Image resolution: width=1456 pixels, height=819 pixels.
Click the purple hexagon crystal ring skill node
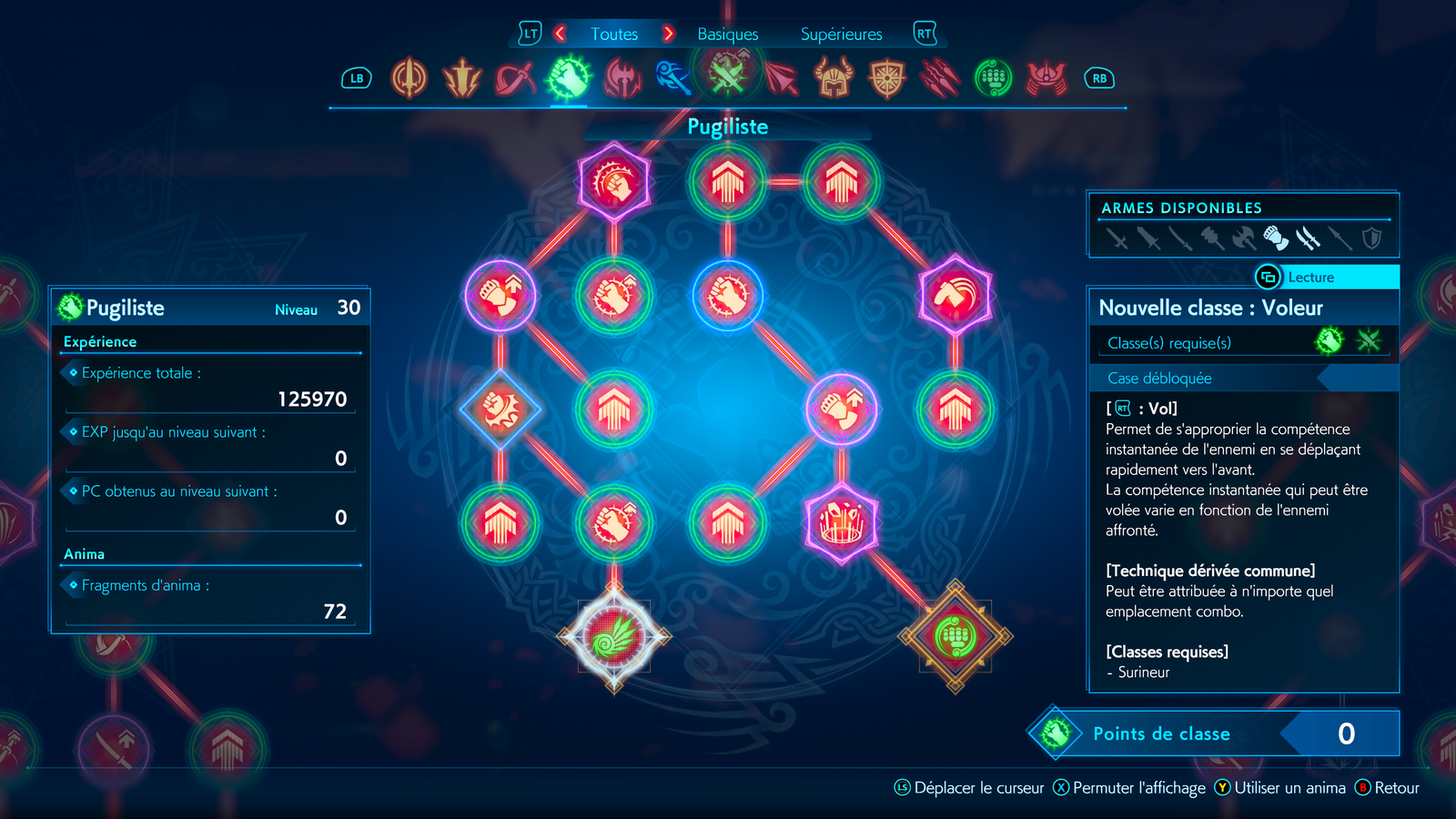[842, 523]
